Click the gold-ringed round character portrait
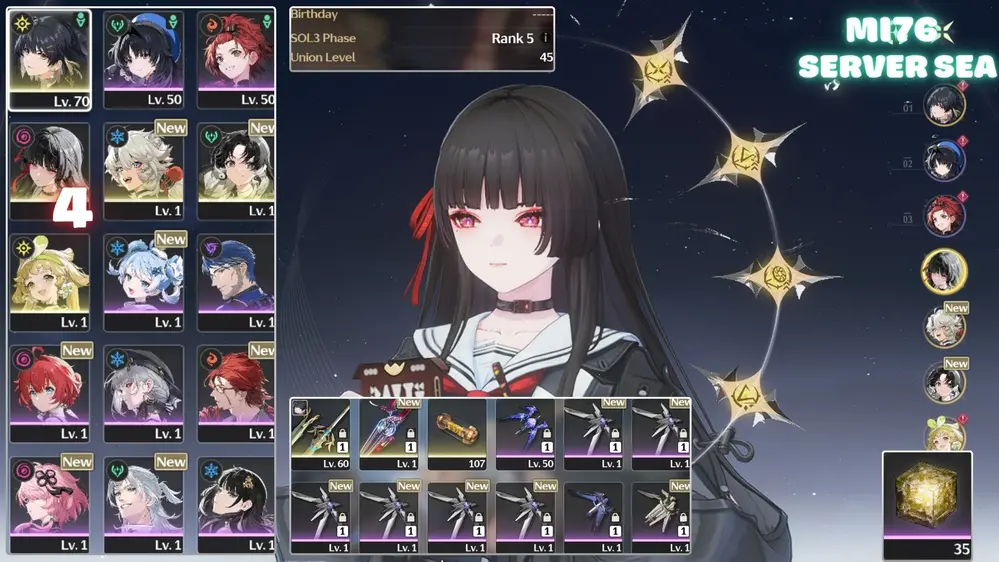The height and width of the screenshot is (562, 999). 944,272
